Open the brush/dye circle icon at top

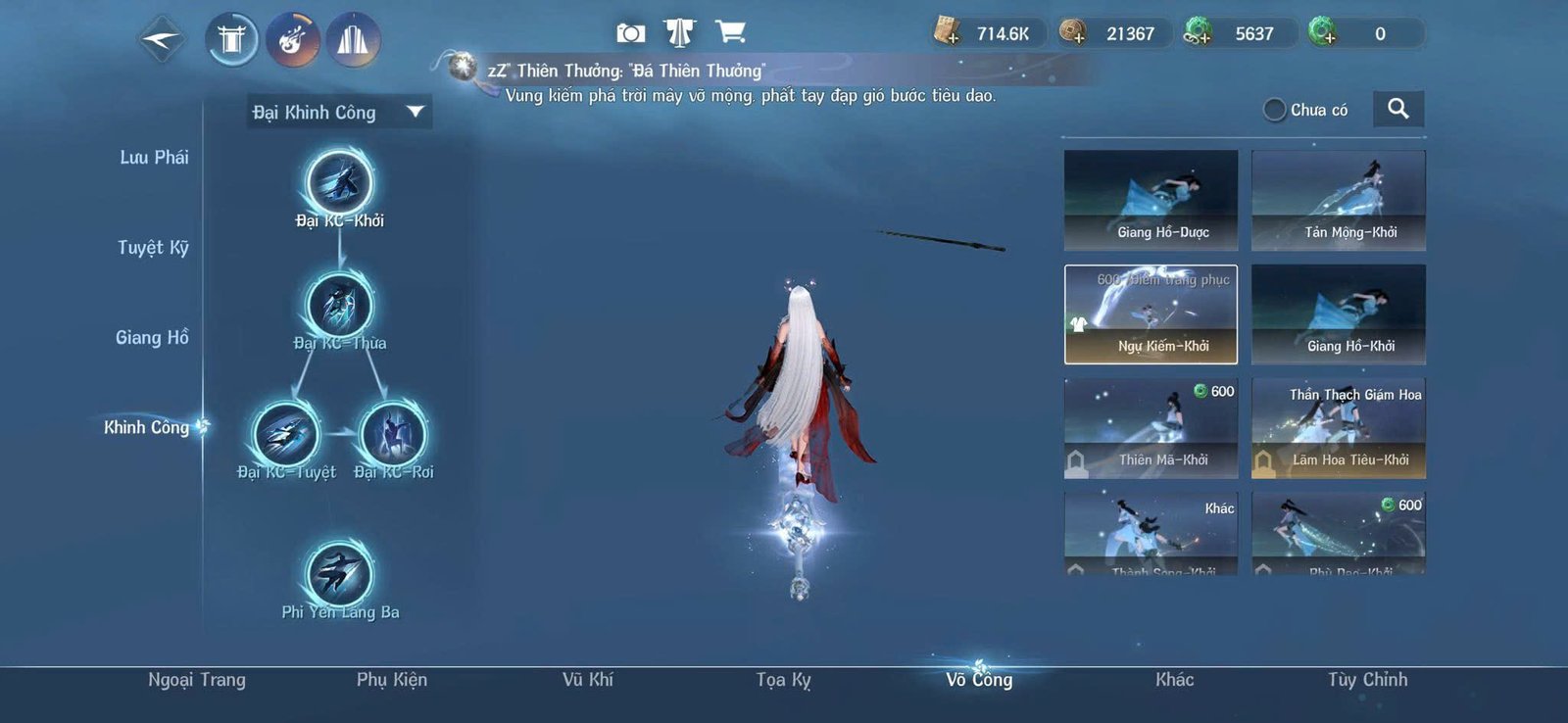point(294,40)
